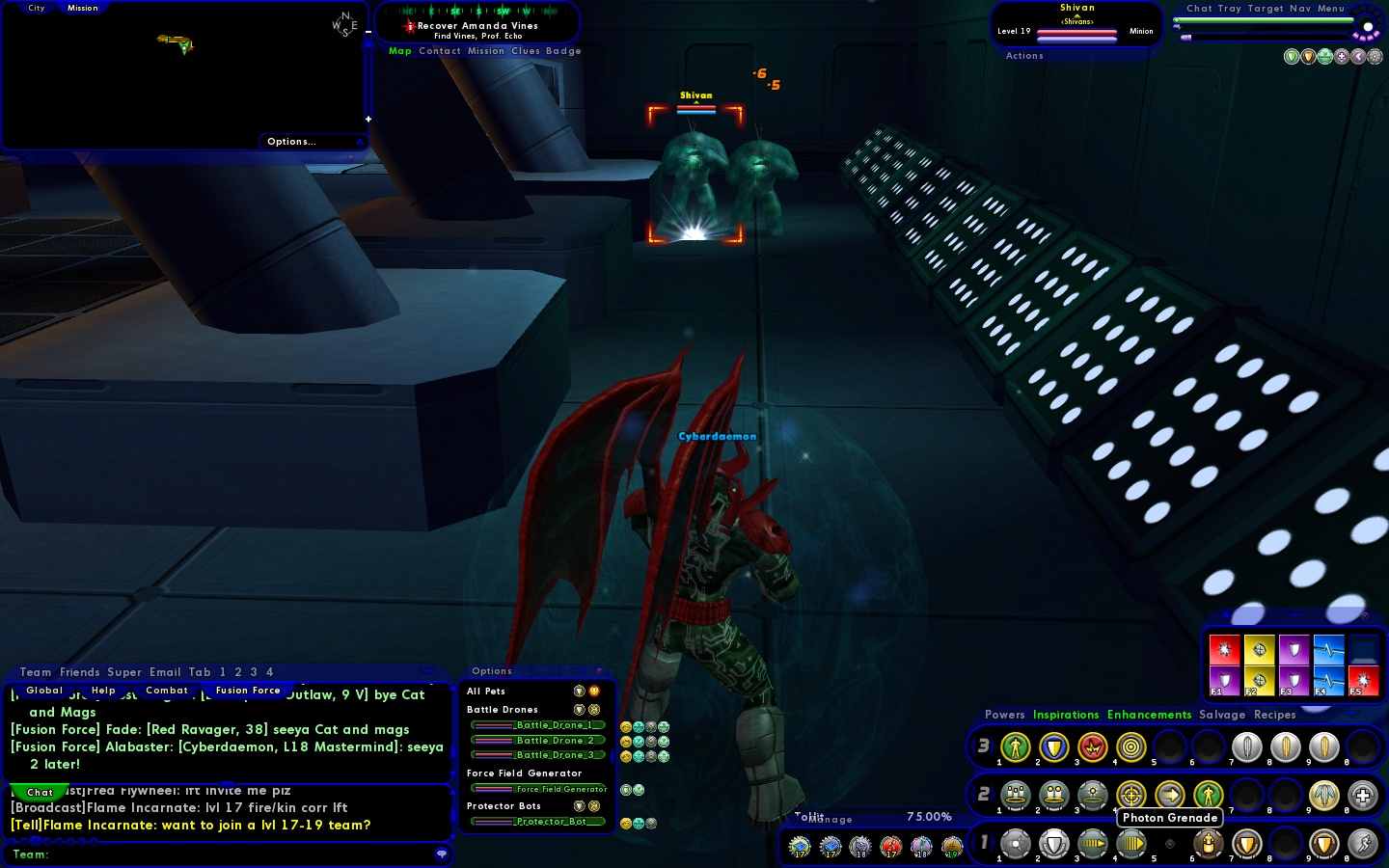The image size is (1389, 868).
Task: Select the Protector_Bot pet row
Action: (539, 822)
